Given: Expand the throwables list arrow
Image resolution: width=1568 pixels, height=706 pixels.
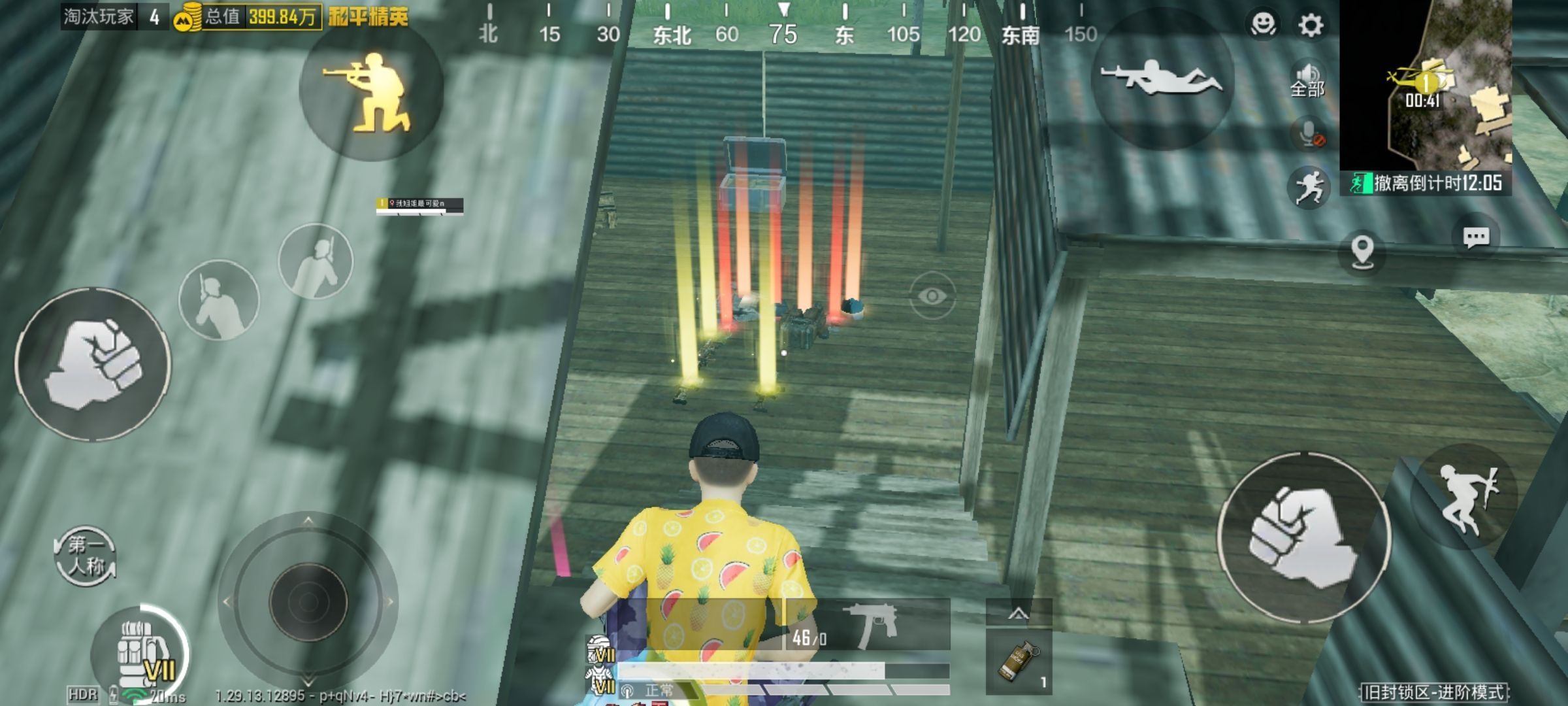Looking at the screenshot, I should click(x=1019, y=613).
